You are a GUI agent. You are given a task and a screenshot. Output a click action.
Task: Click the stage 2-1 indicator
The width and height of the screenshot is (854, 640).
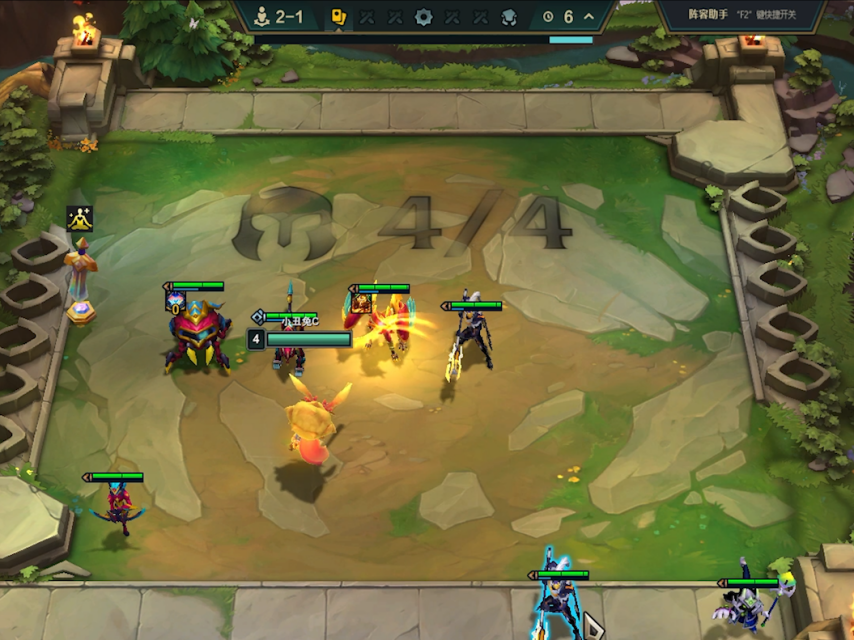click(x=280, y=16)
